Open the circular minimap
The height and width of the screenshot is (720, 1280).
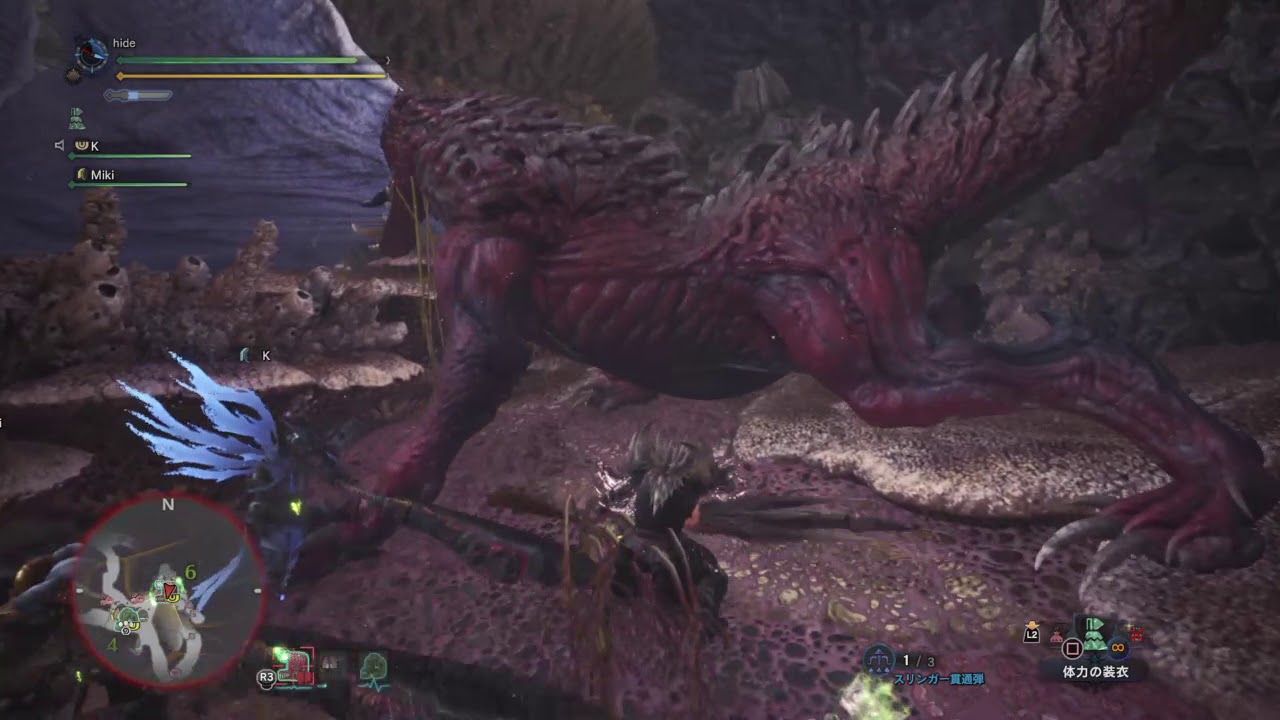pos(168,591)
